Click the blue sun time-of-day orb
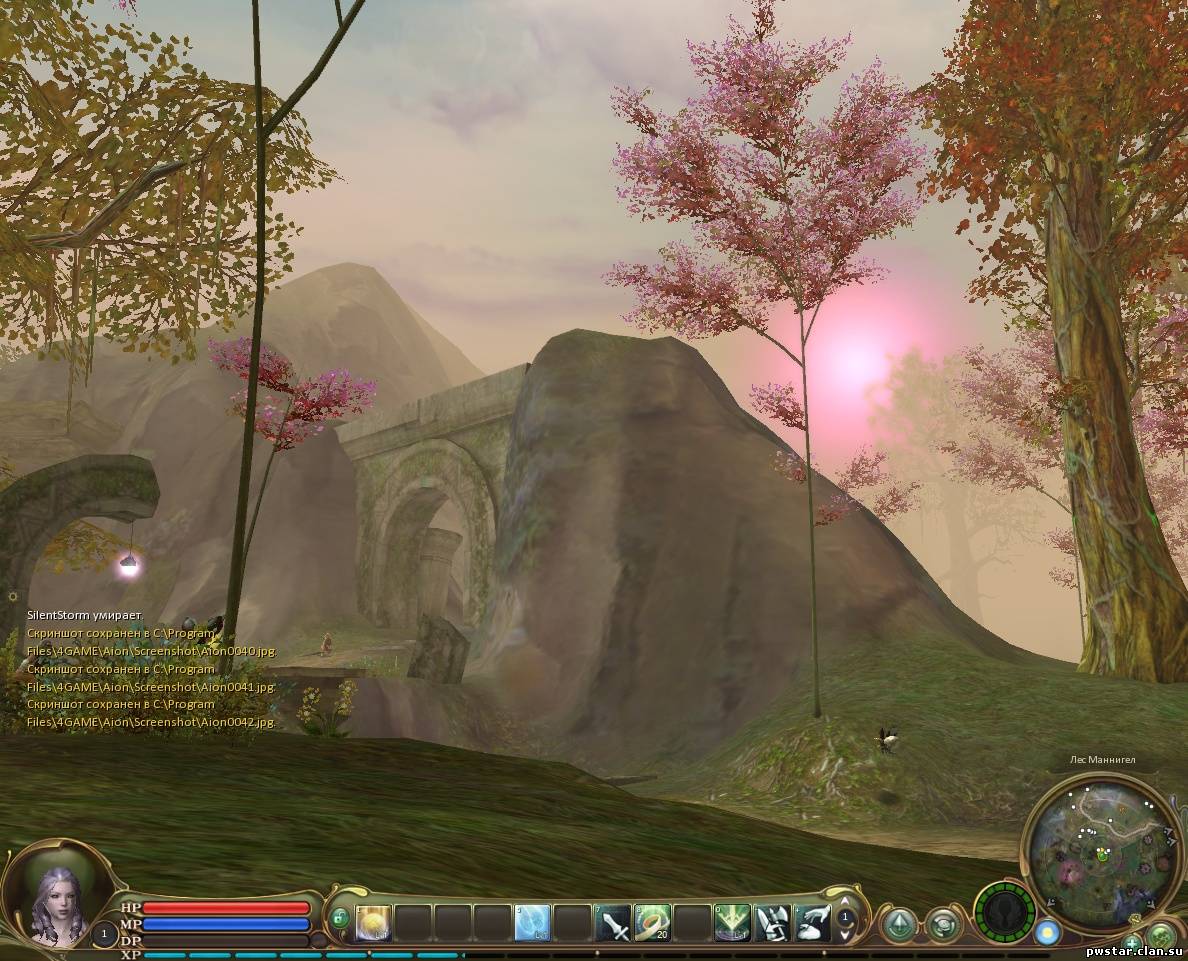 [x=1046, y=932]
